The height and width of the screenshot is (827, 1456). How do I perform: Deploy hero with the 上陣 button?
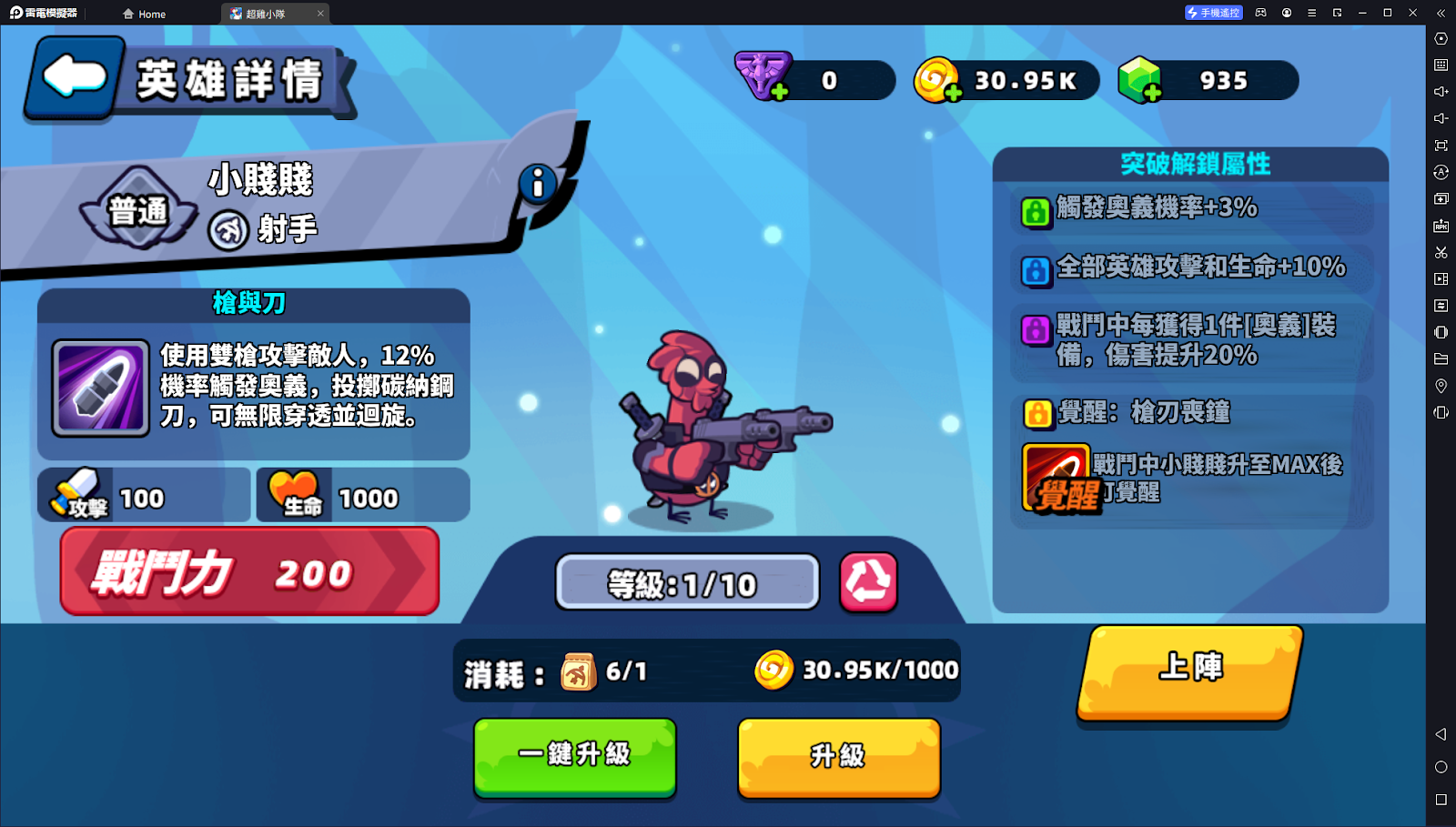1189,671
